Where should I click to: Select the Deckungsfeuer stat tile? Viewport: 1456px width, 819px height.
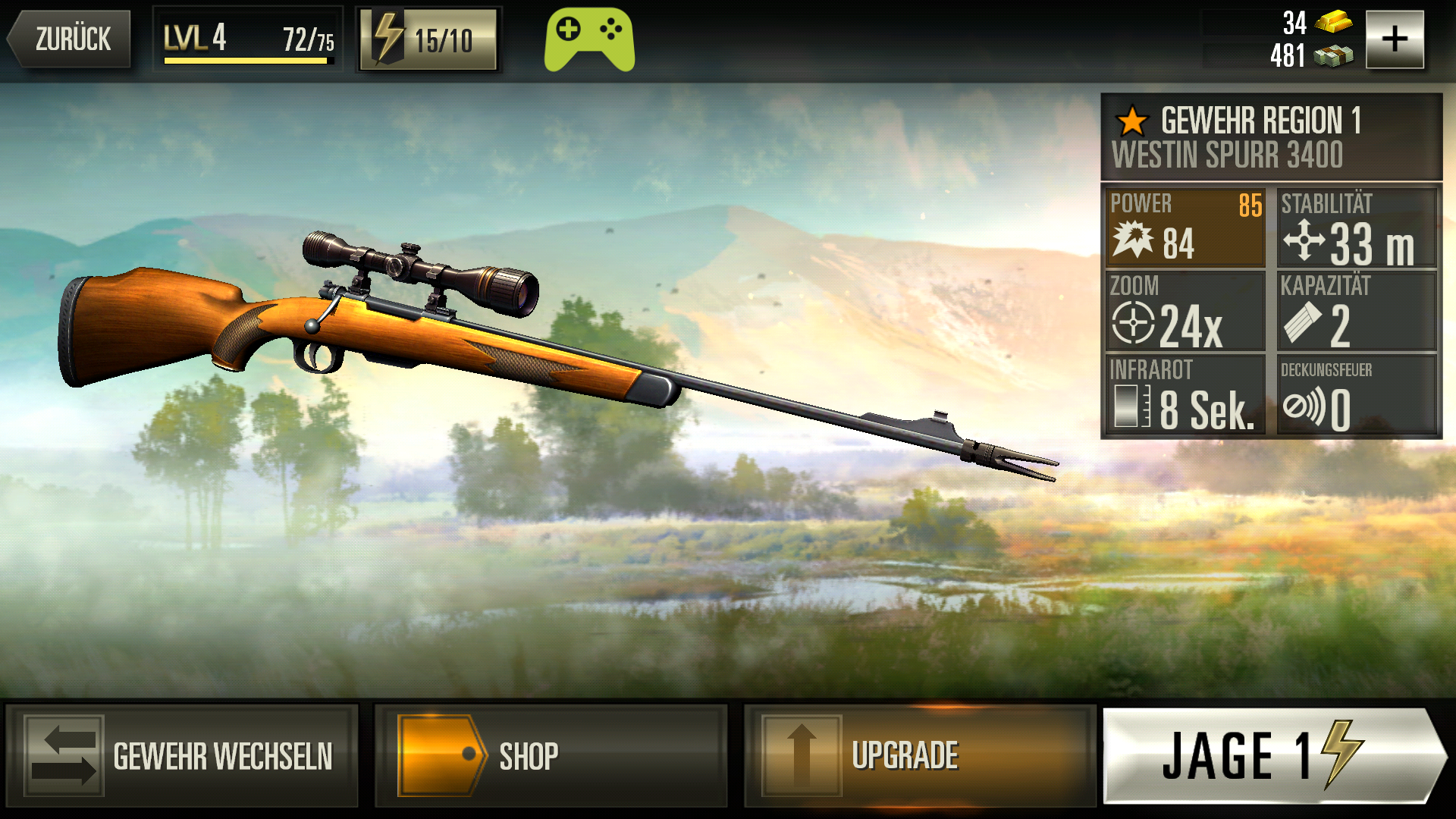(1357, 394)
